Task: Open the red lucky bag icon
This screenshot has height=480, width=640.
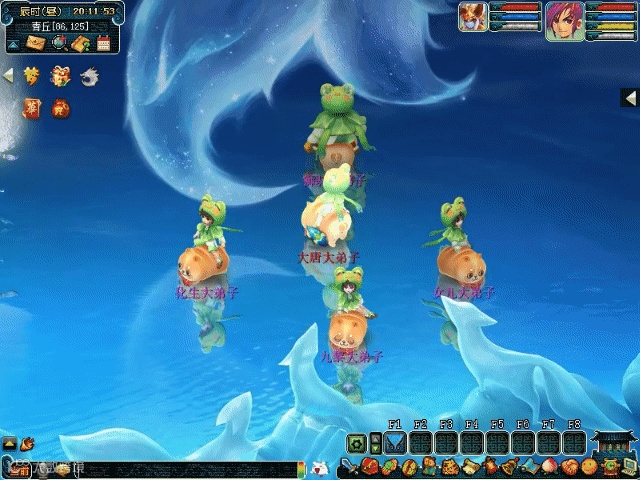Action: coord(61,107)
